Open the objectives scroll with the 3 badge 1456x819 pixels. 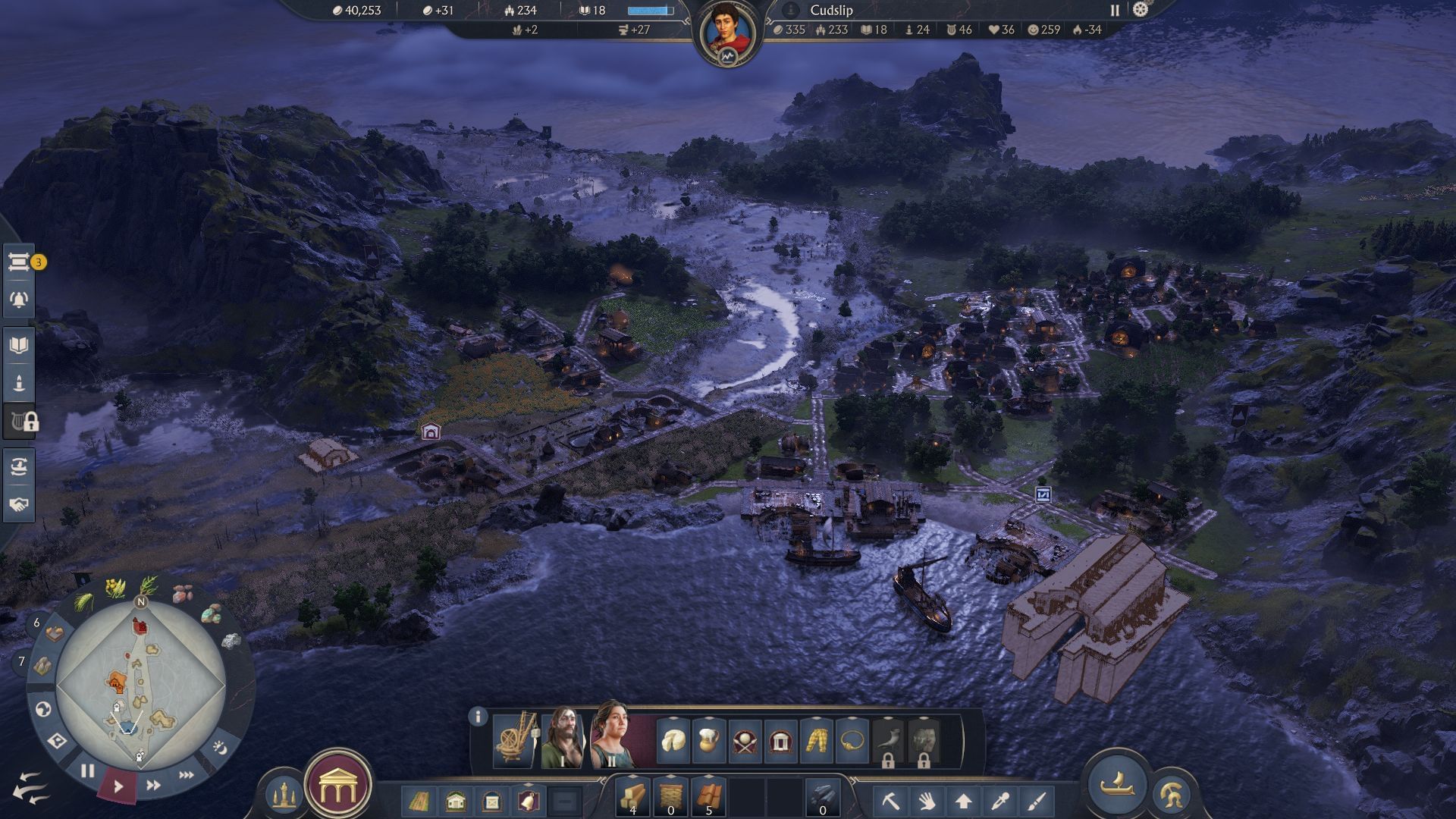(x=19, y=264)
